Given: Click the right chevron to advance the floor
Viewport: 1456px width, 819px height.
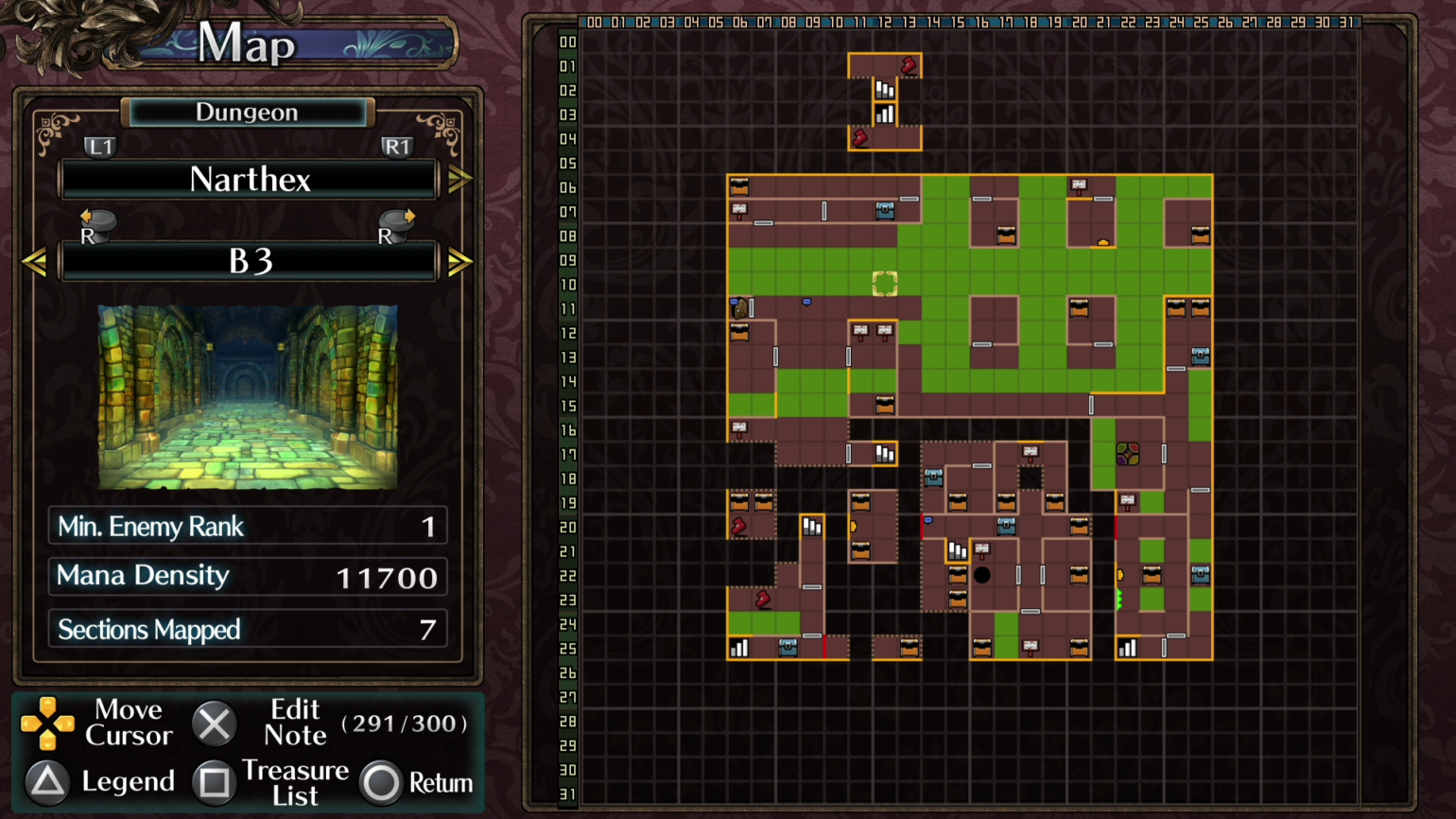Looking at the screenshot, I should coord(460,261).
